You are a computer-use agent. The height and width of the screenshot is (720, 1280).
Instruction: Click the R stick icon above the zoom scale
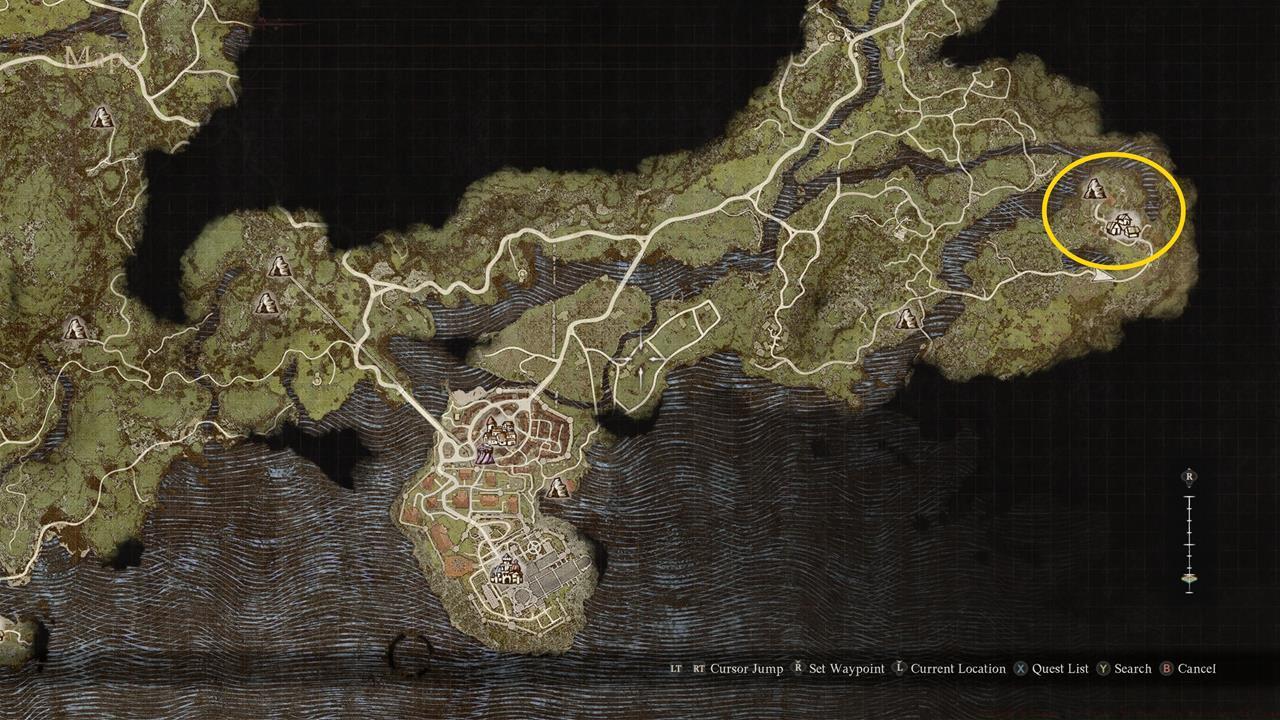pos(1190,476)
